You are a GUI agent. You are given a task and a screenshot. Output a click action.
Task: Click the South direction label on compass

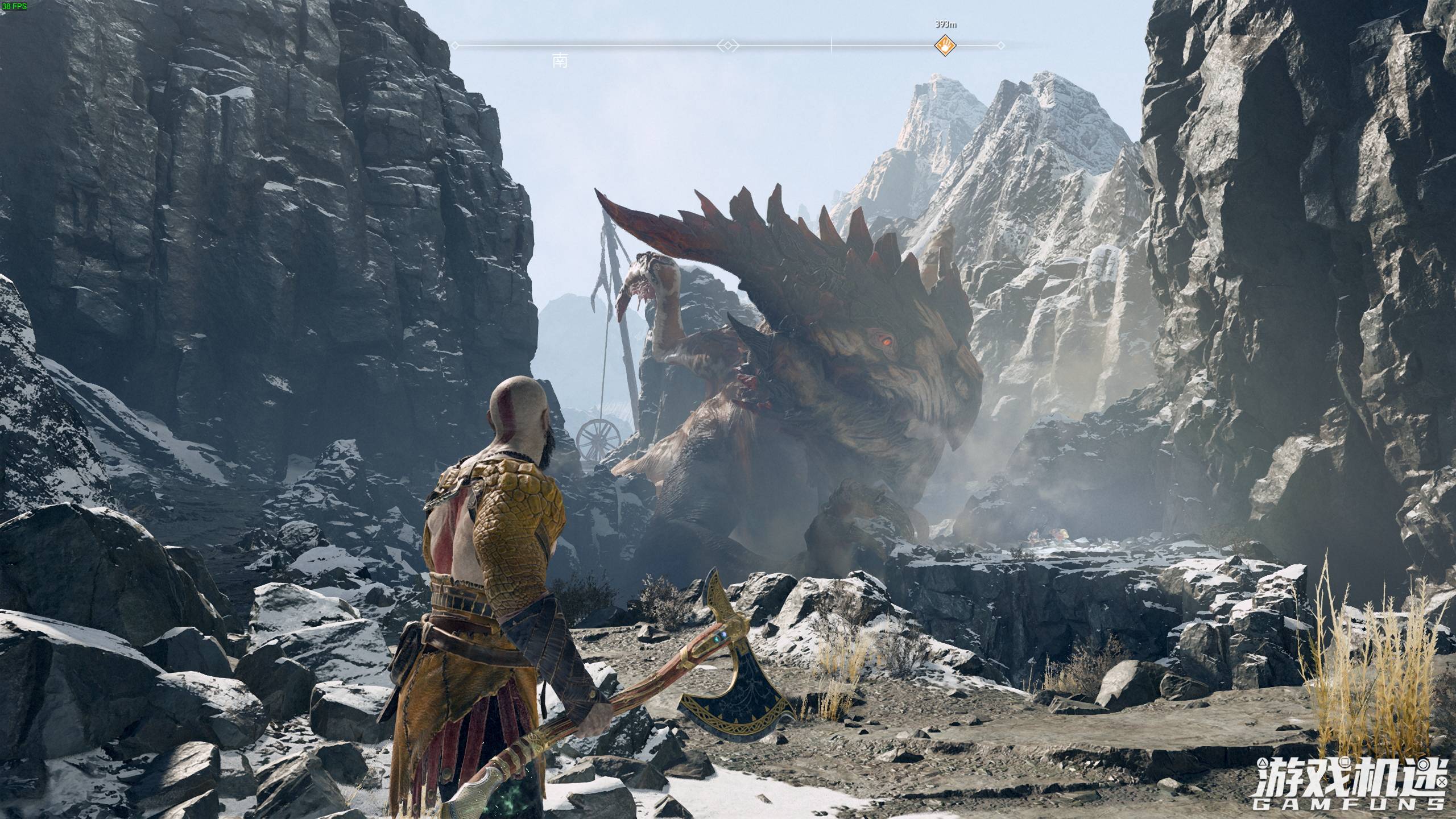(560, 61)
